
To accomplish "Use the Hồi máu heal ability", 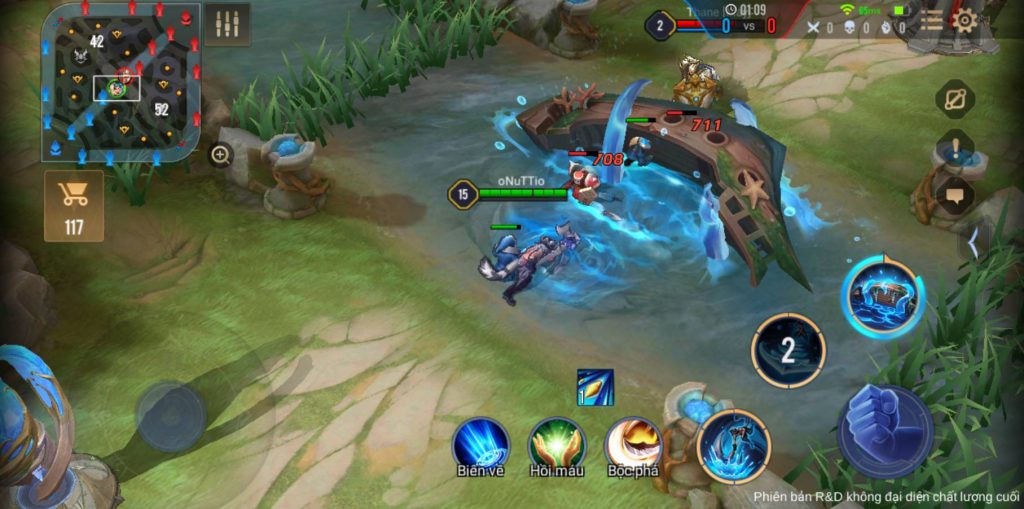I will click(x=557, y=443).
